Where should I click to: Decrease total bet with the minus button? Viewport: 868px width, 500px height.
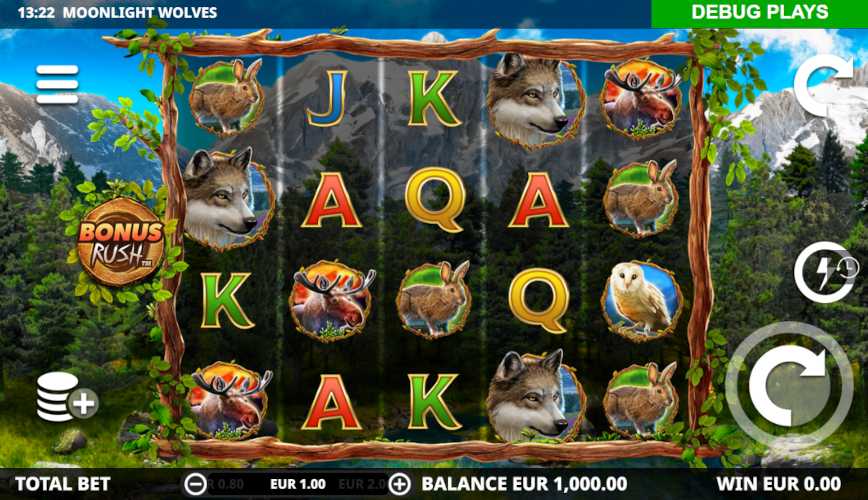click(x=197, y=485)
